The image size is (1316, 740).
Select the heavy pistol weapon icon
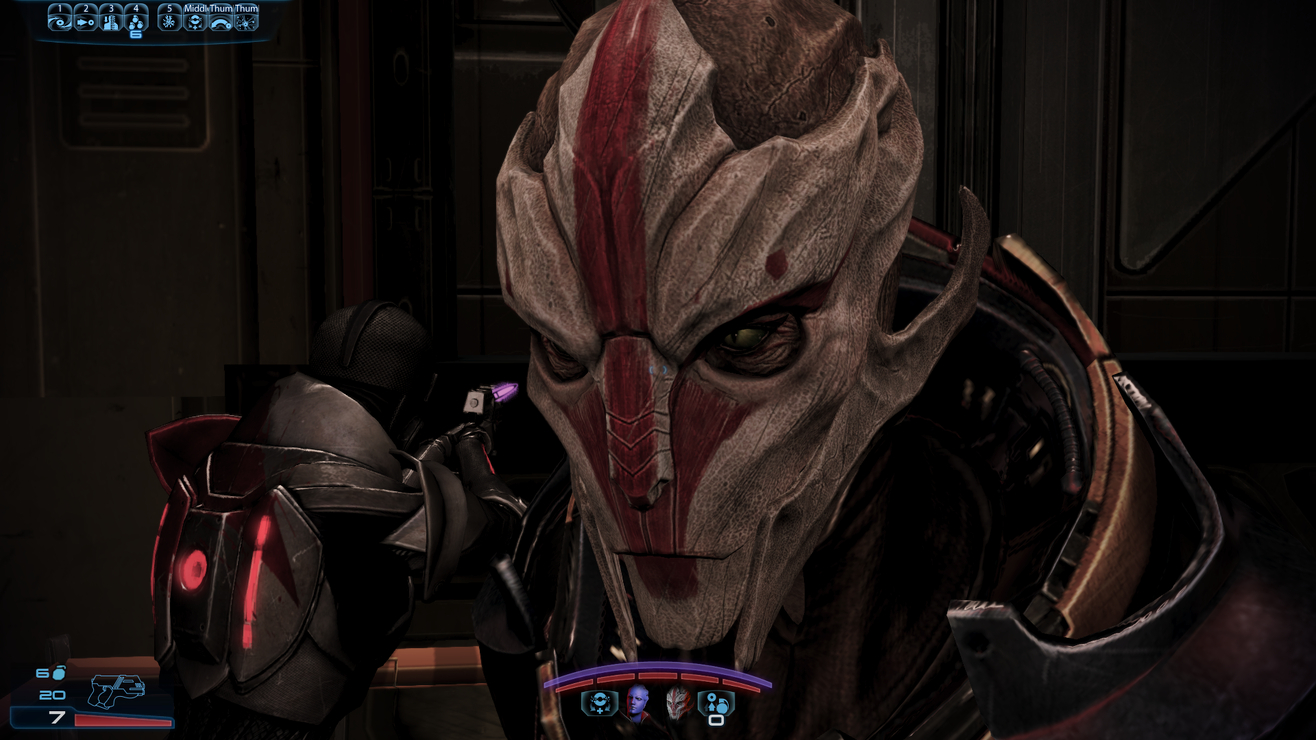click(117, 691)
